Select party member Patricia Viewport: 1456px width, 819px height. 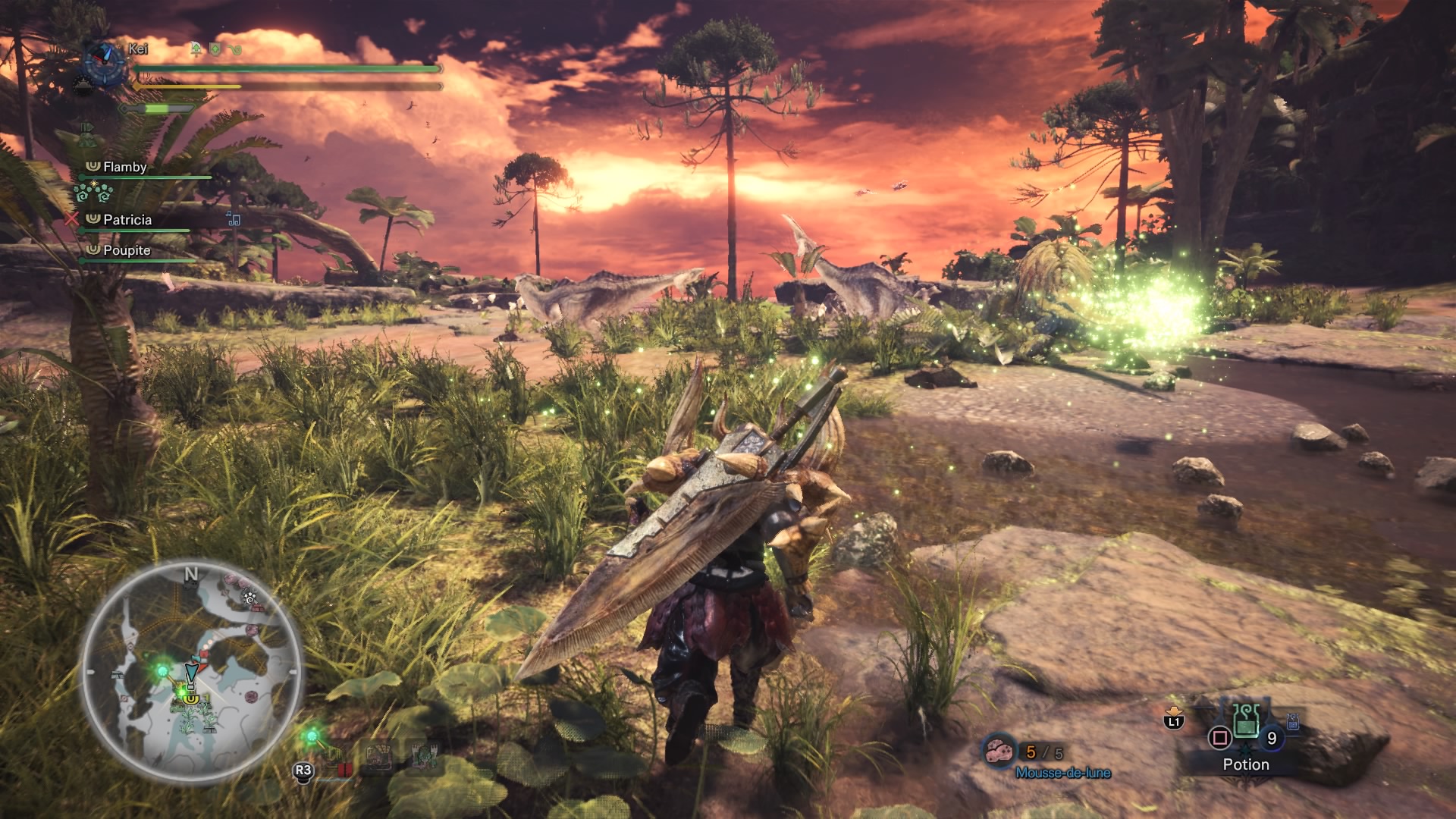tap(127, 220)
